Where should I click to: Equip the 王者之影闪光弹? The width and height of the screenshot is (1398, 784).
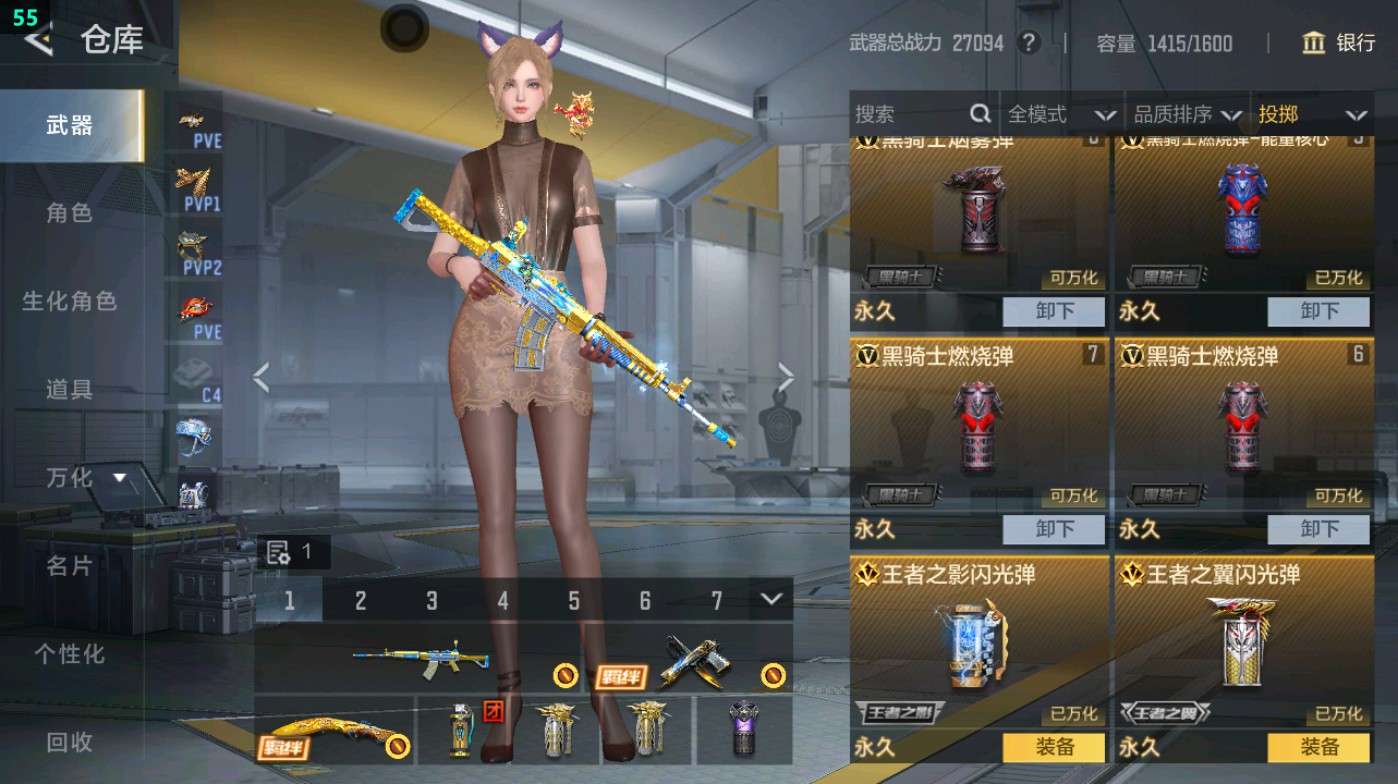1052,746
